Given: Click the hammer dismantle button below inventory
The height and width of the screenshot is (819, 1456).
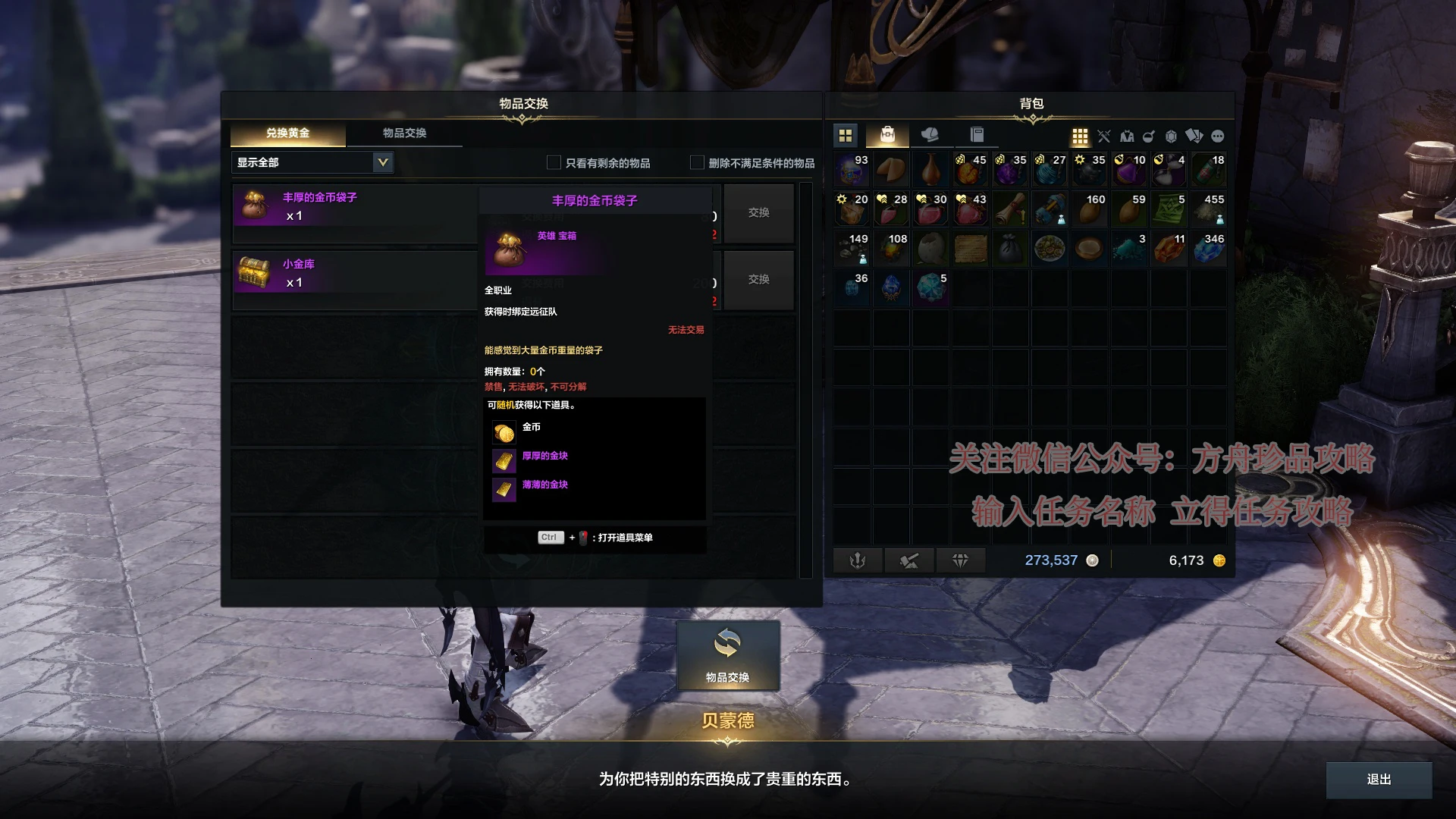Looking at the screenshot, I should (x=908, y=560).
